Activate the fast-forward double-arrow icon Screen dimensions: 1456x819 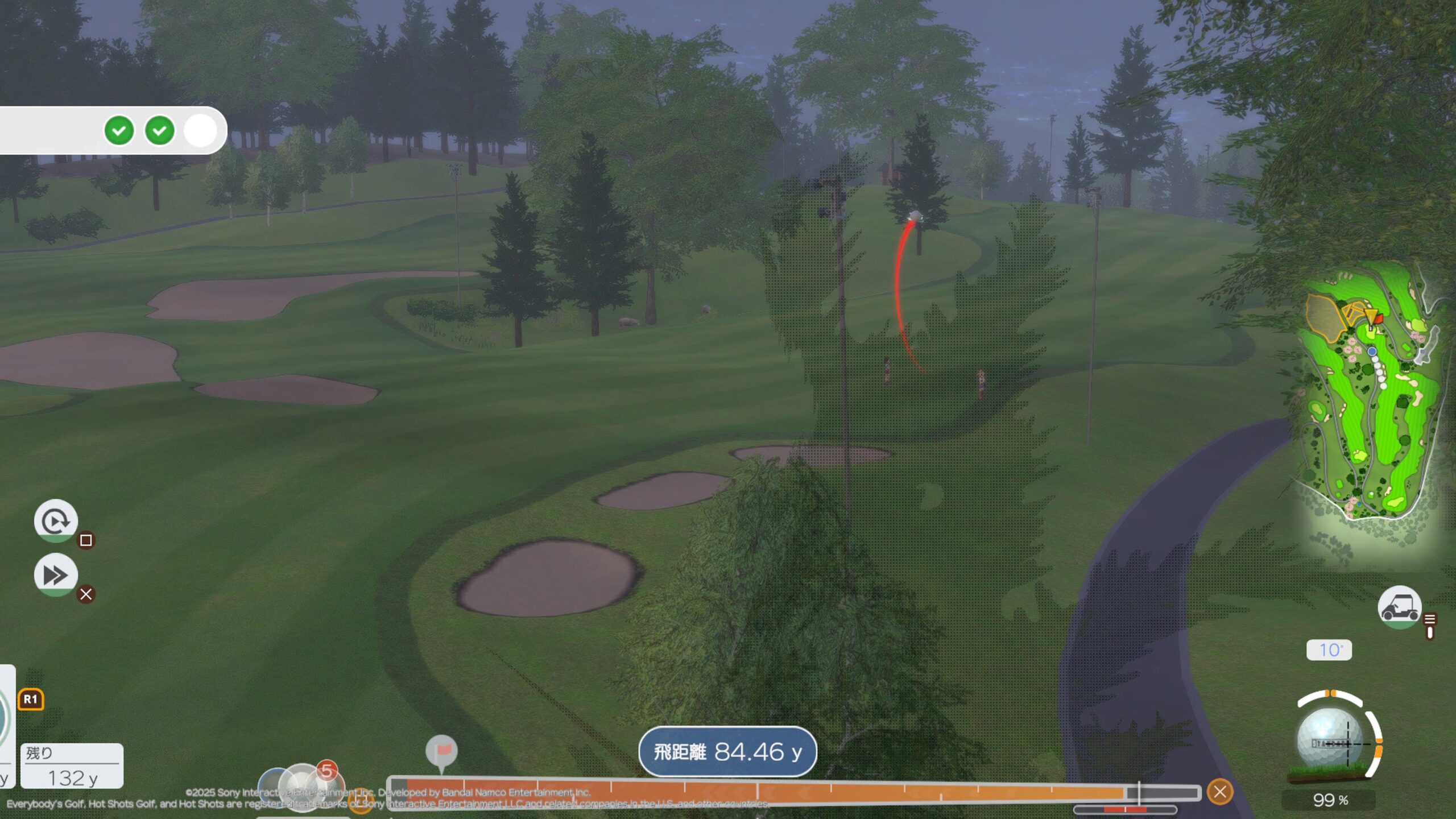point(56,574)
